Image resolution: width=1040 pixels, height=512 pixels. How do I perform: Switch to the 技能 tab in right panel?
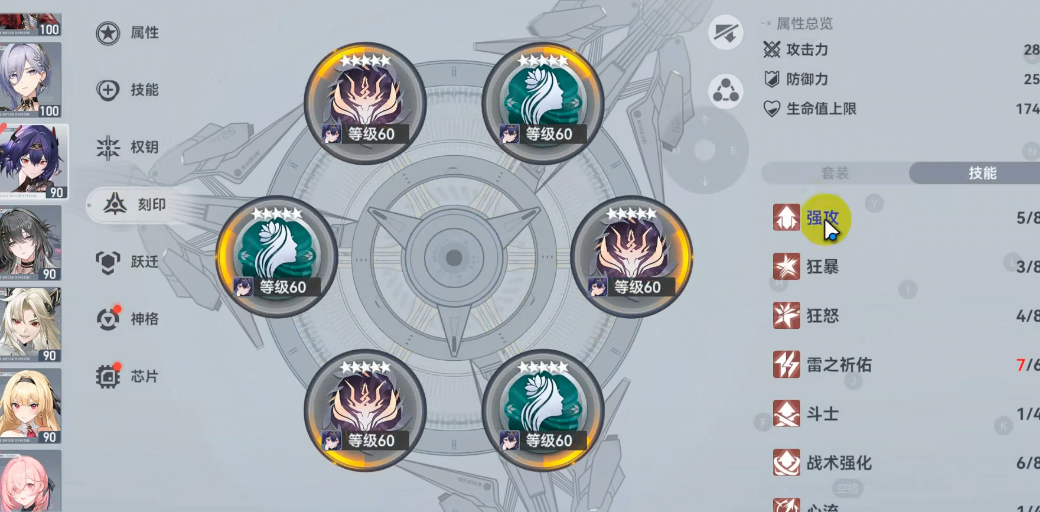982,173
